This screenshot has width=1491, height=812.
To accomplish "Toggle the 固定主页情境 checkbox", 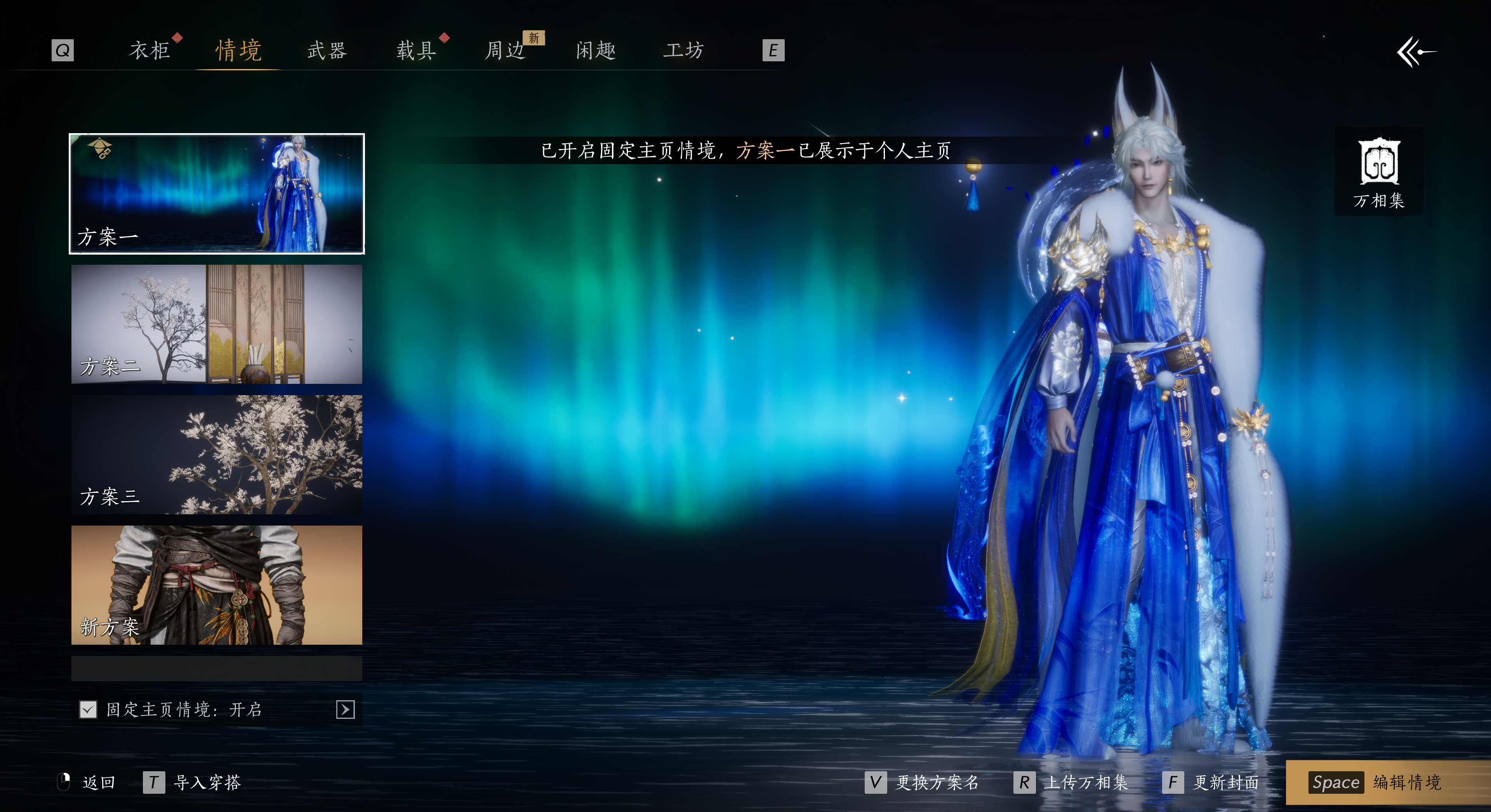I will tap(88, 710).
